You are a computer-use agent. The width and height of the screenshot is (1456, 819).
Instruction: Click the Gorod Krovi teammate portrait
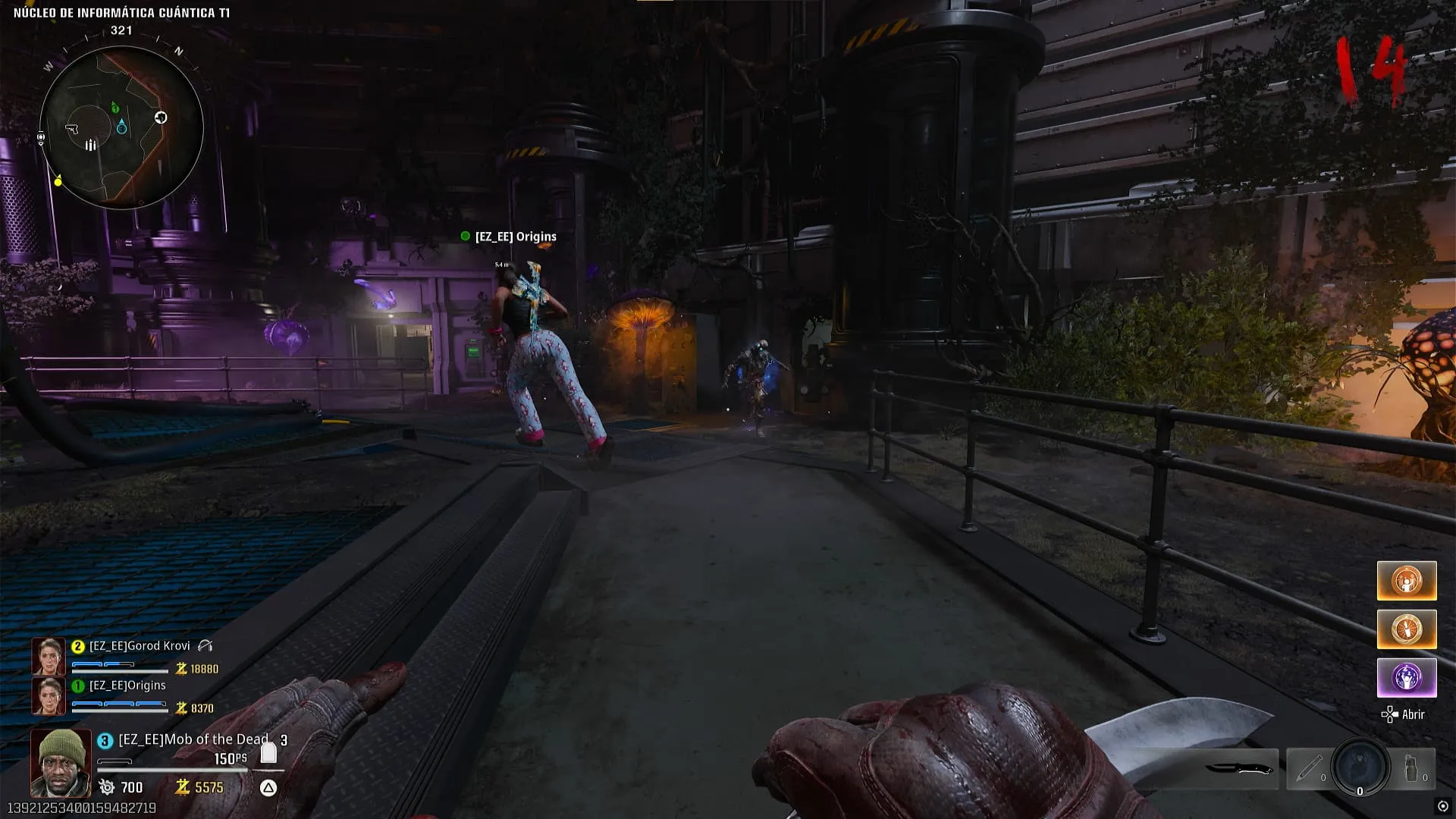[x=48, y=657]
